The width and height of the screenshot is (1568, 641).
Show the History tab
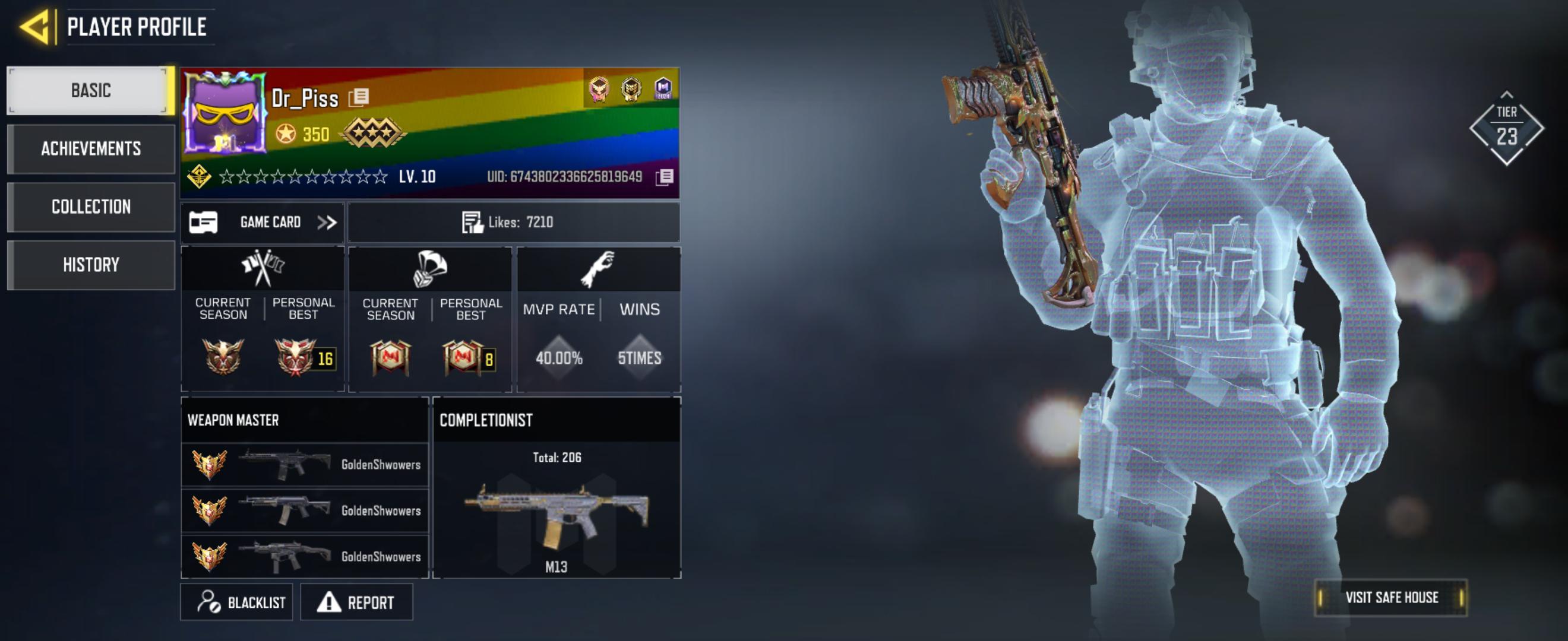point(91,265)
